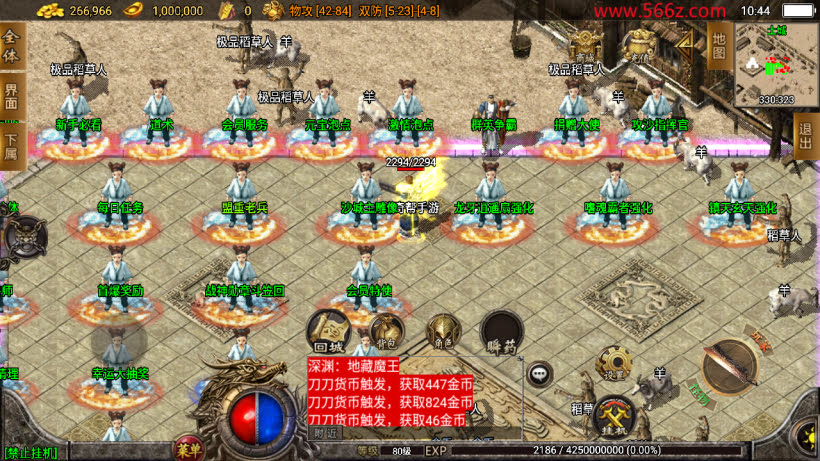This screenshot has height=461, width=820.
Task: Click the 菜单 menu button beside the orb
Action: pos(186,446)
